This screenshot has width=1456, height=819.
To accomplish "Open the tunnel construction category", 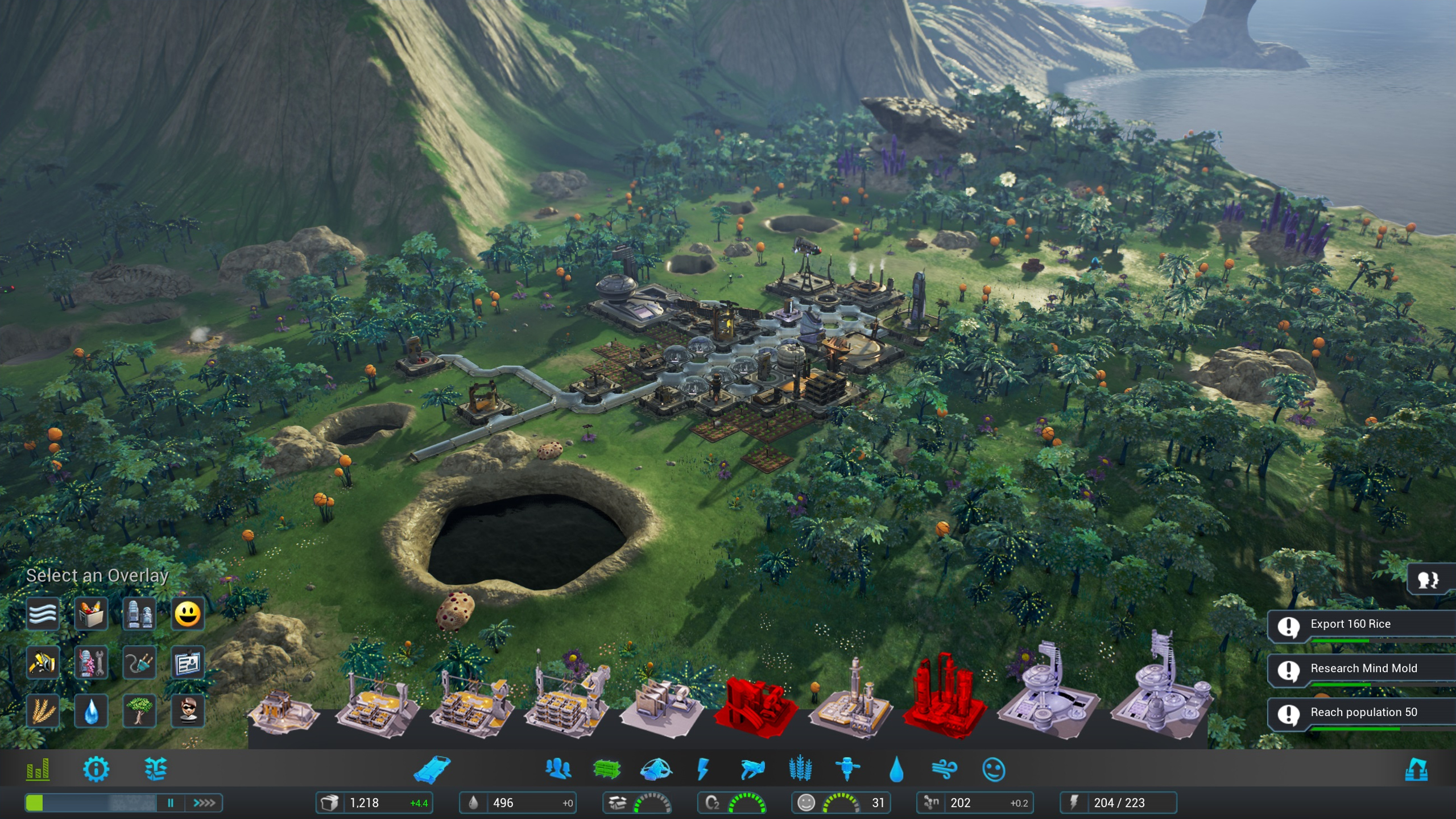I will tap(432, 770).
